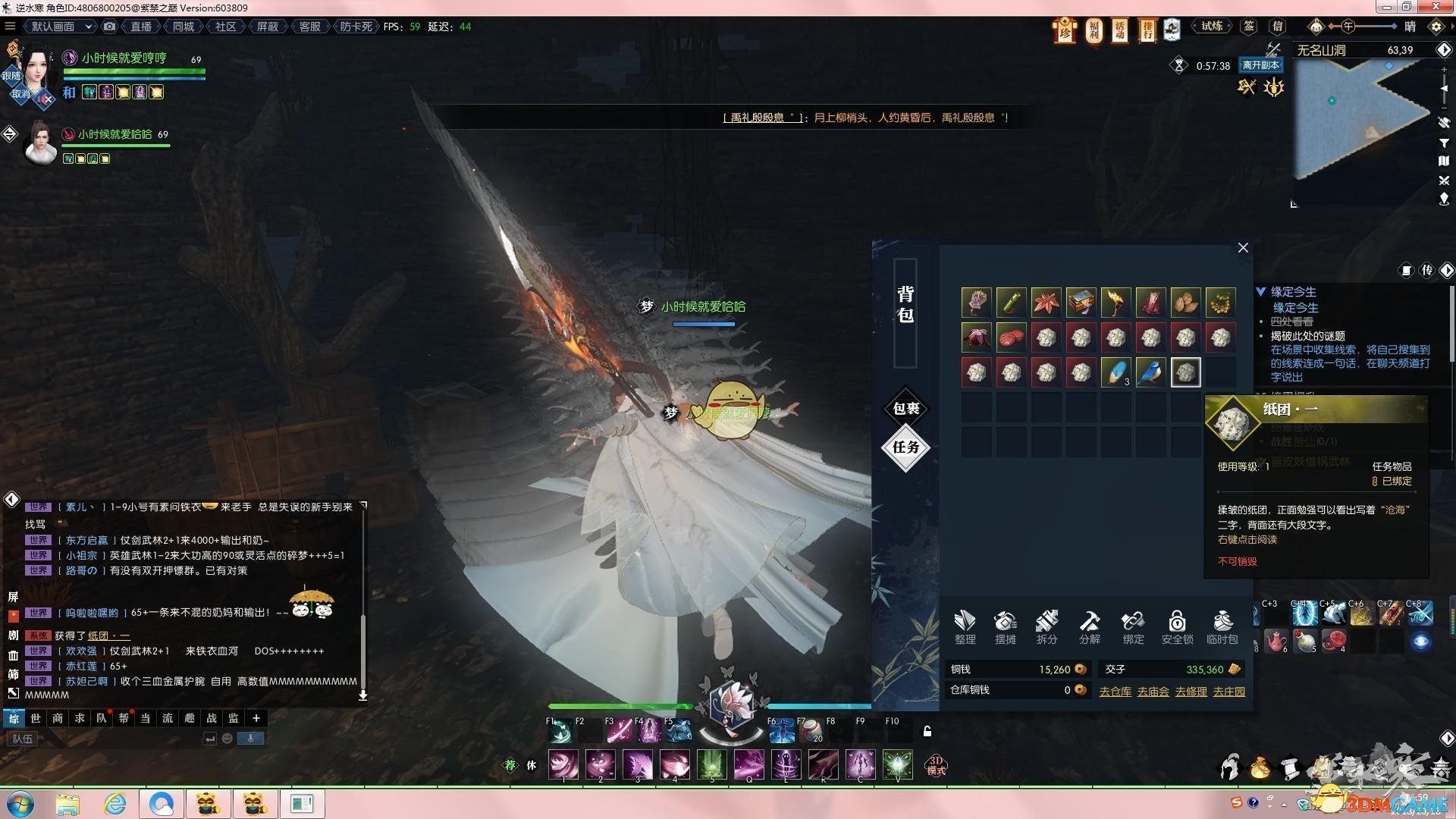Open the 默认画面 display dropdown
Image resolution: width=1456 pixels, height=819 pixels.
pos(61,27)
